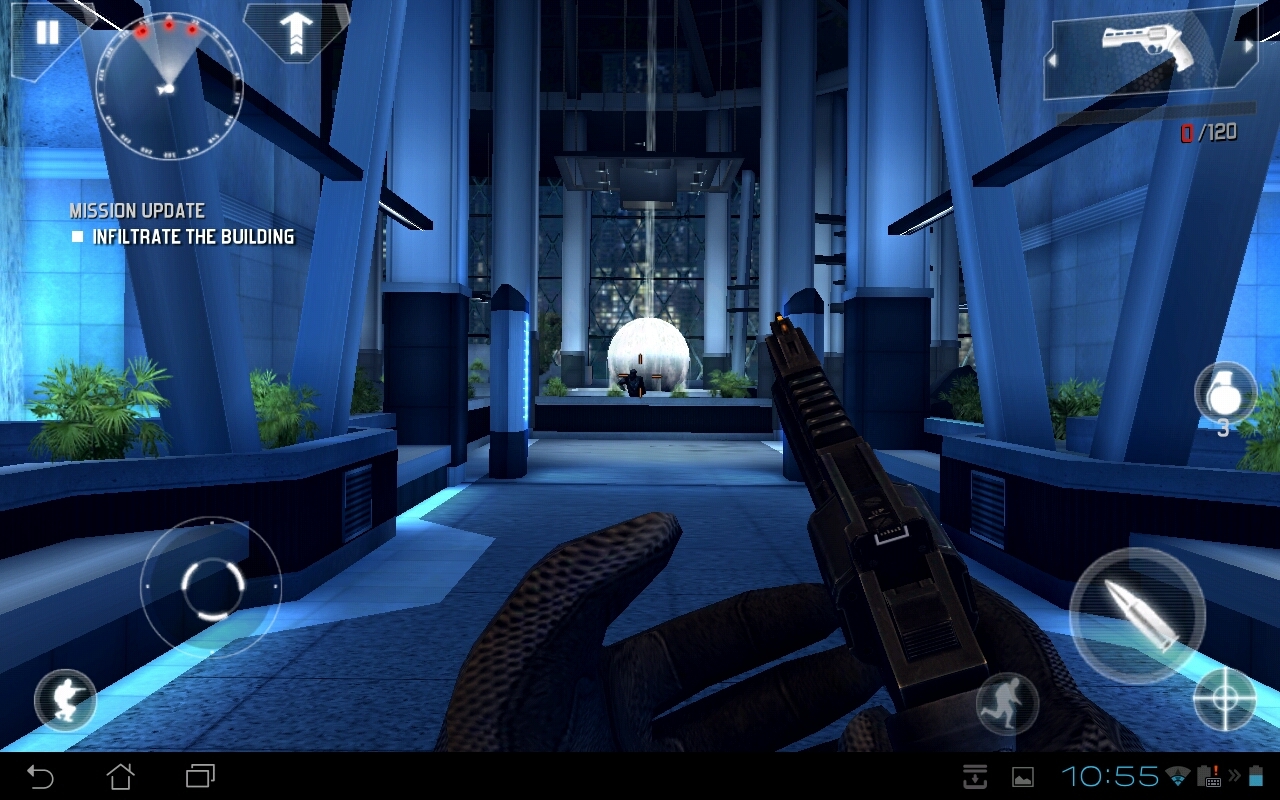The height and width of the screenshot is (800, 1280).
Task: Toggle crouch with the crouching soldier icon
Action: click(65, 700)
